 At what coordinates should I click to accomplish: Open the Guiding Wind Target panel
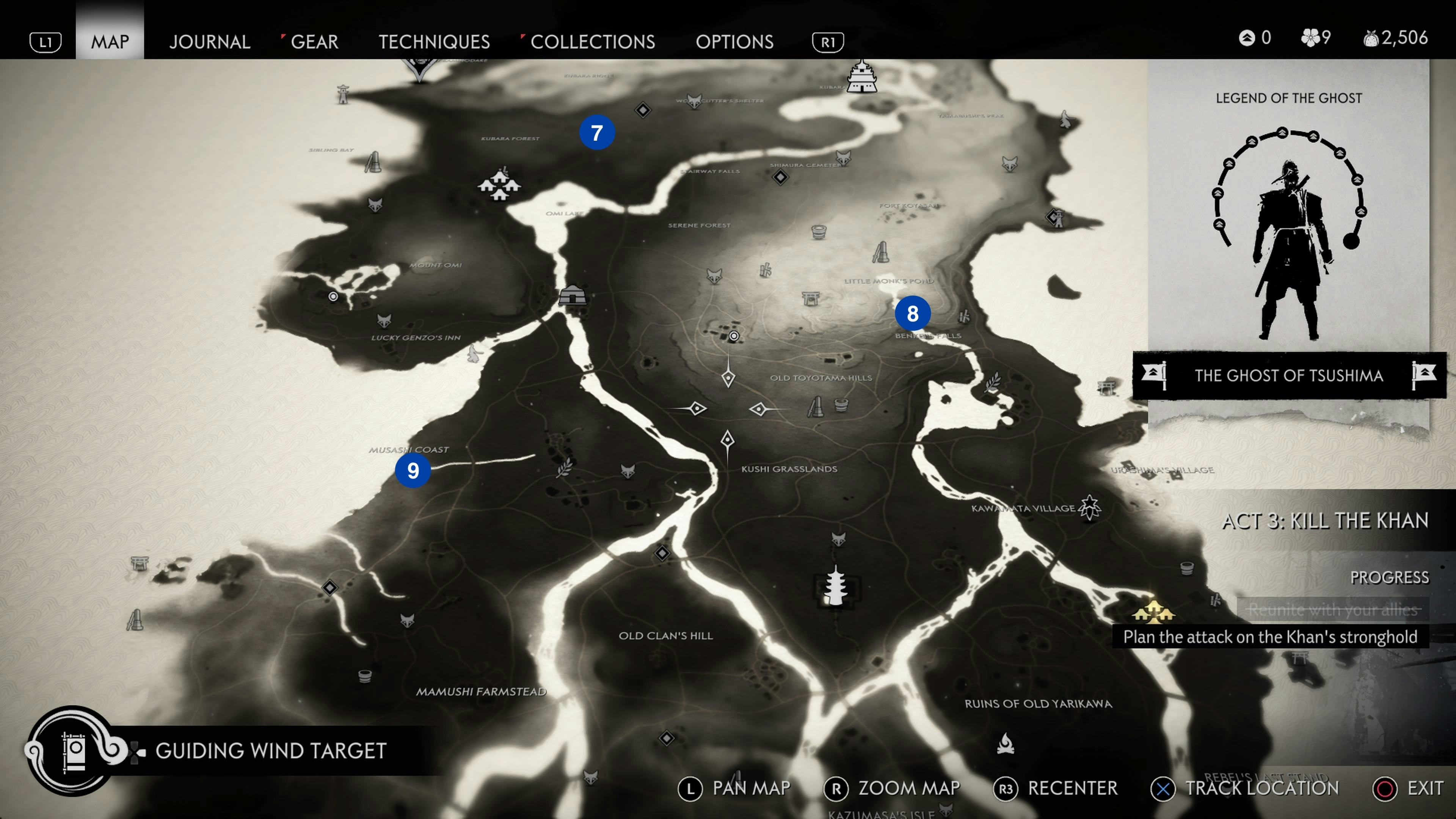tap(270, 751)
